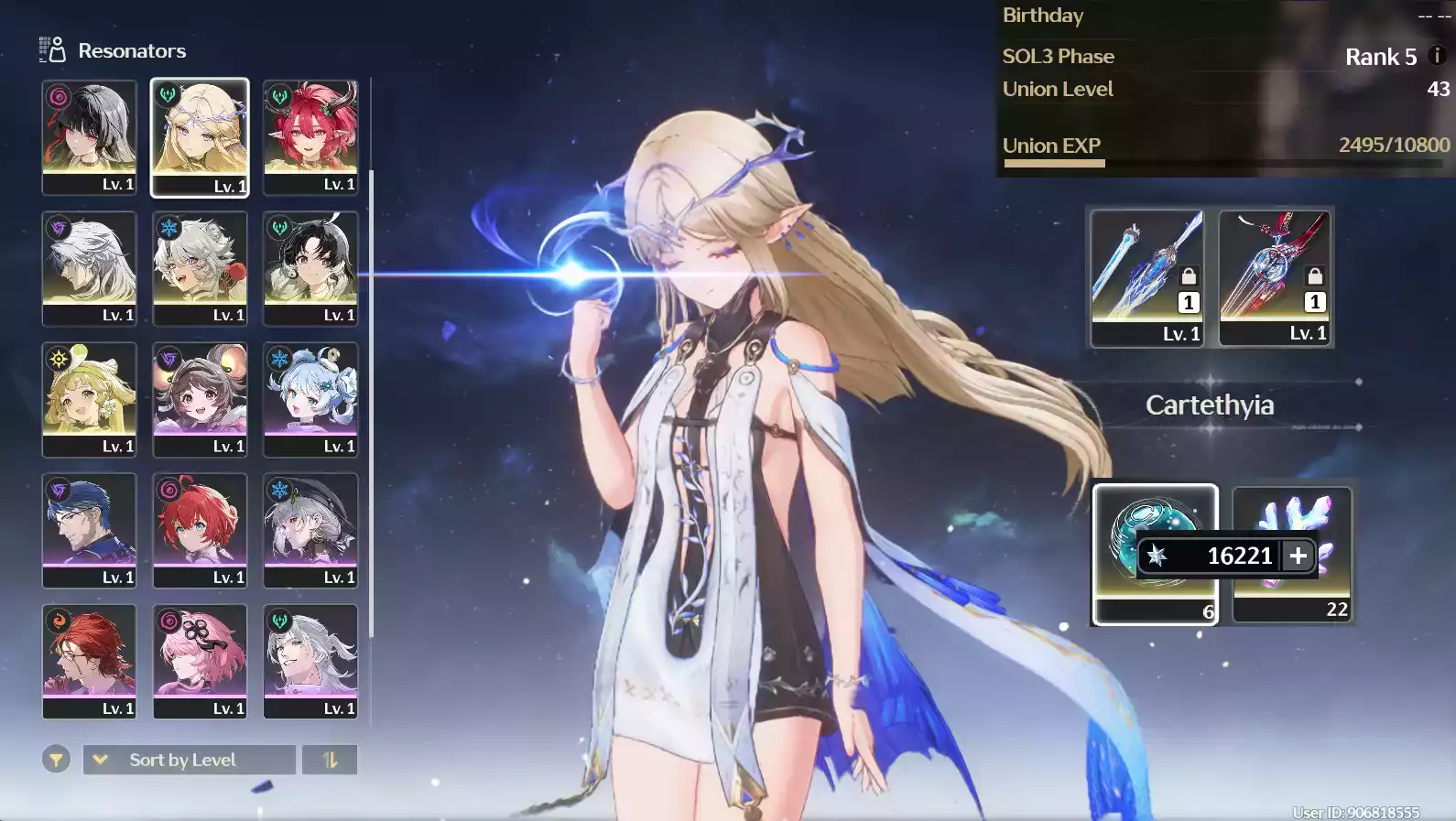Select the selected blonde Cartethyia portrait
This screenshot has height=821, width=1456.
click(200, 136)
